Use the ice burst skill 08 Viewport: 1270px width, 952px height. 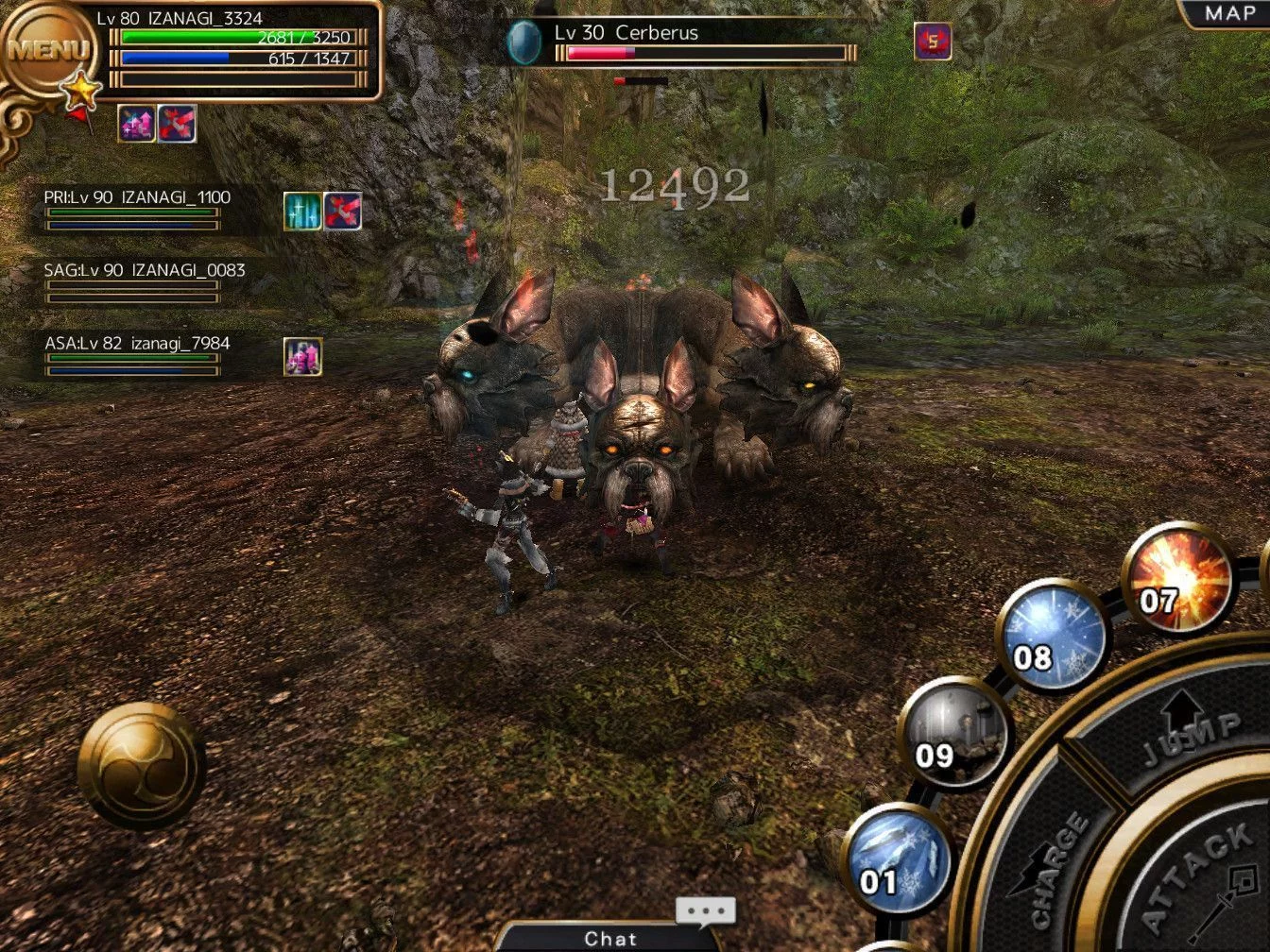coord(1053,635)
